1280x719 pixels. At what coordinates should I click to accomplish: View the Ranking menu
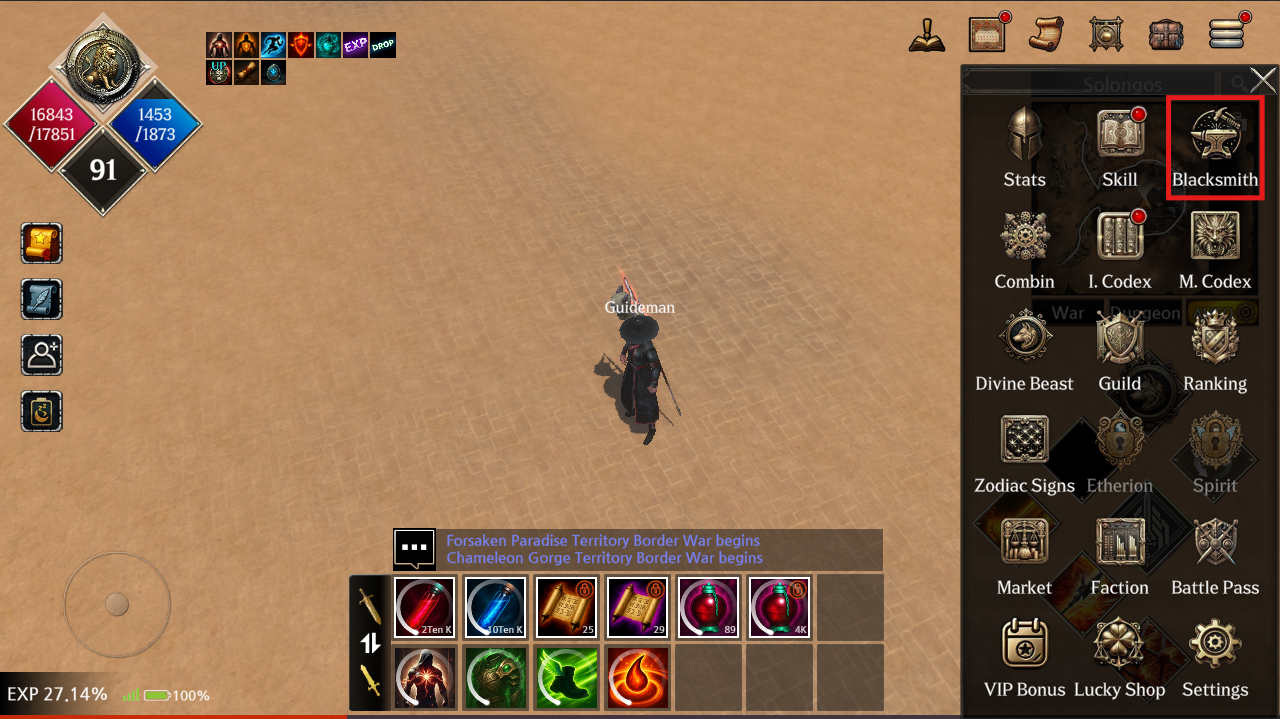pos(1214,350)
